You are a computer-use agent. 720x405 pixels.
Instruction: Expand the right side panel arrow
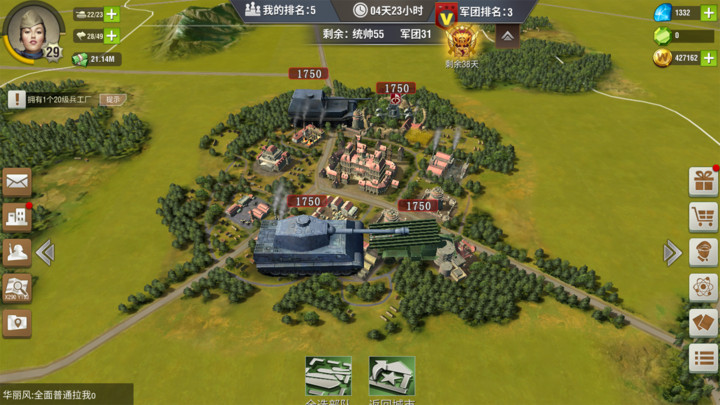coord(673,253)
